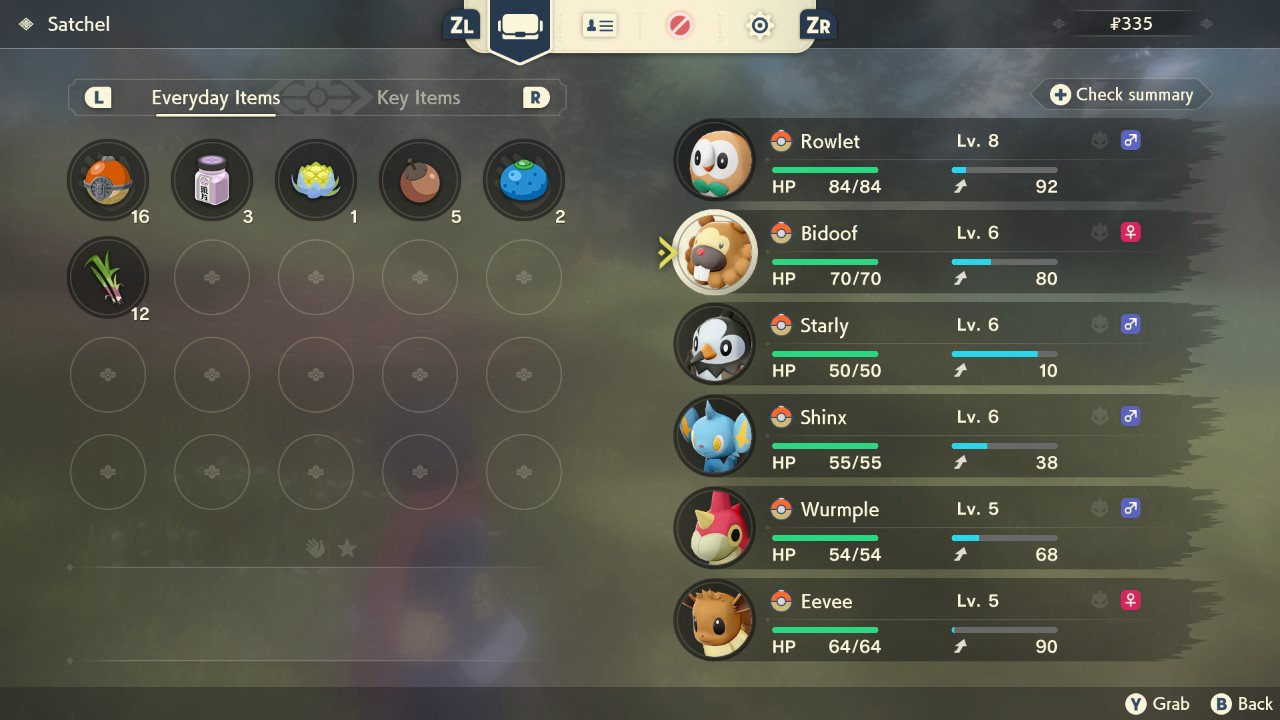Choose the pink medicine jar item

(x=212, y=181)
